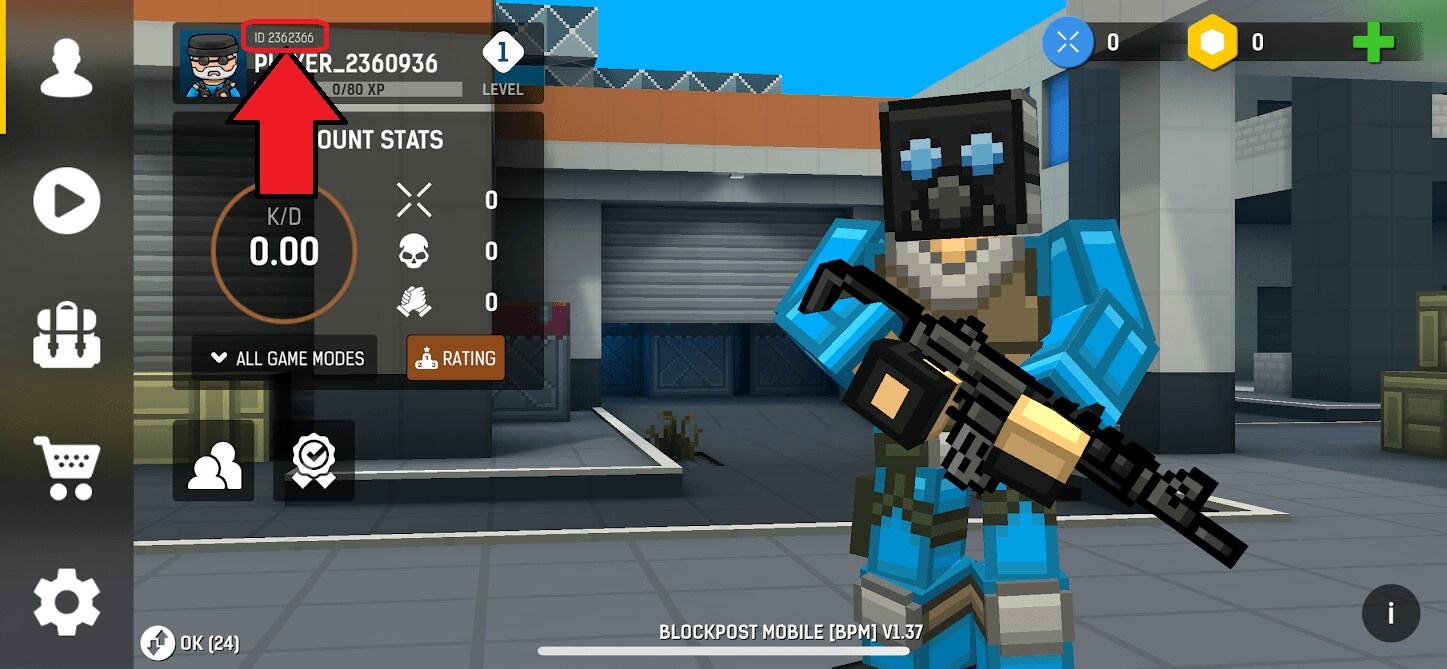This screenshot has height=669, width=1447.
Task: Click the gold hexagon coin icon
Action: [x=1212, y=42]
